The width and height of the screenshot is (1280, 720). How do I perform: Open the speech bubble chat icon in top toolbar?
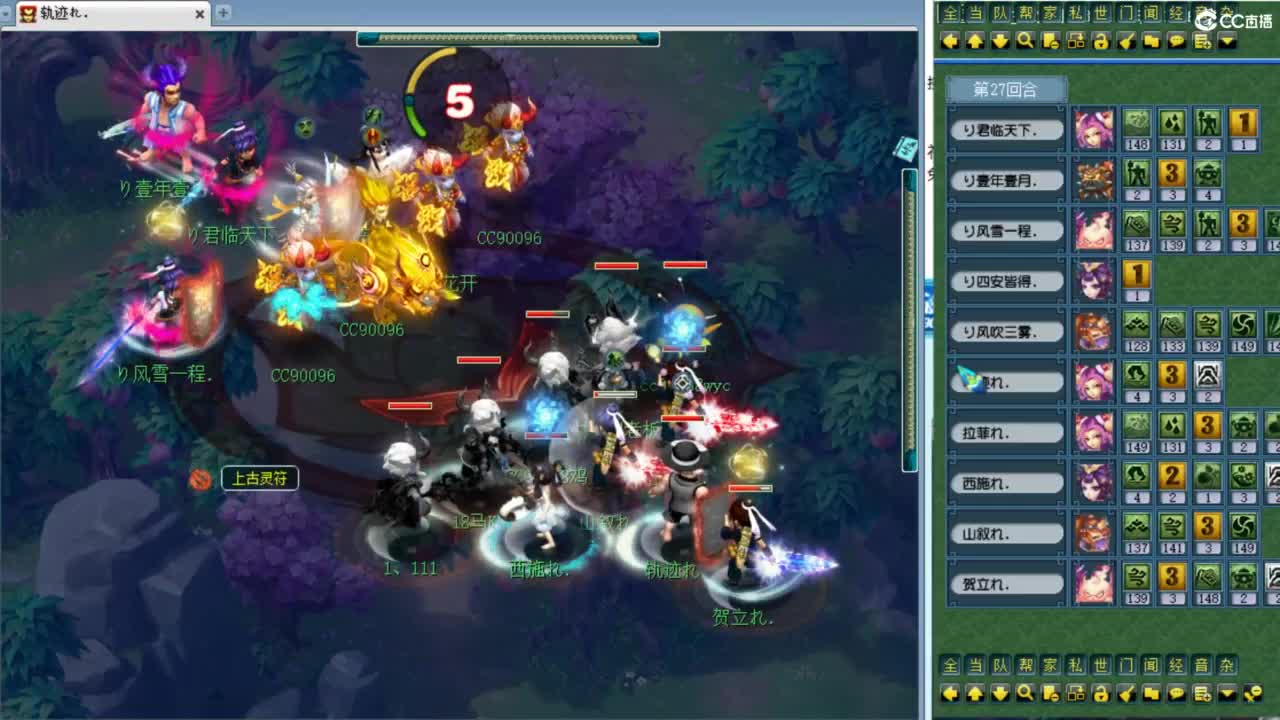click(1176, 41)
